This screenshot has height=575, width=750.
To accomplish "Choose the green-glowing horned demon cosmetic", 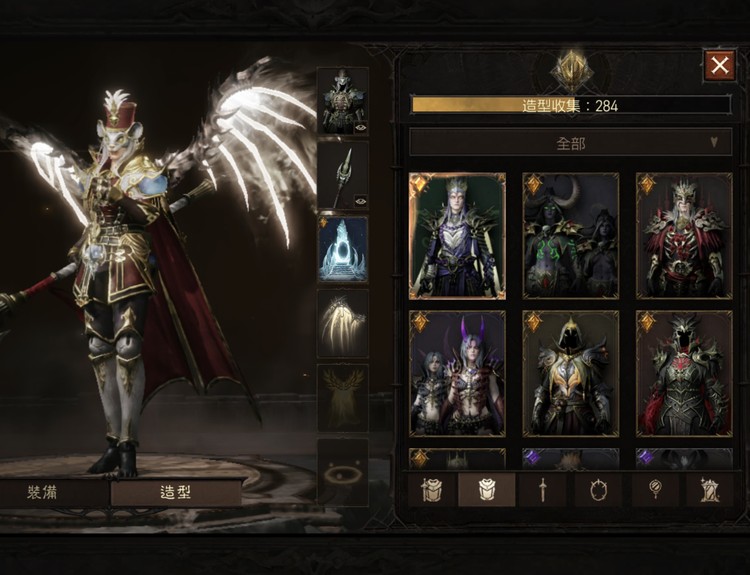I will (570, 236).
